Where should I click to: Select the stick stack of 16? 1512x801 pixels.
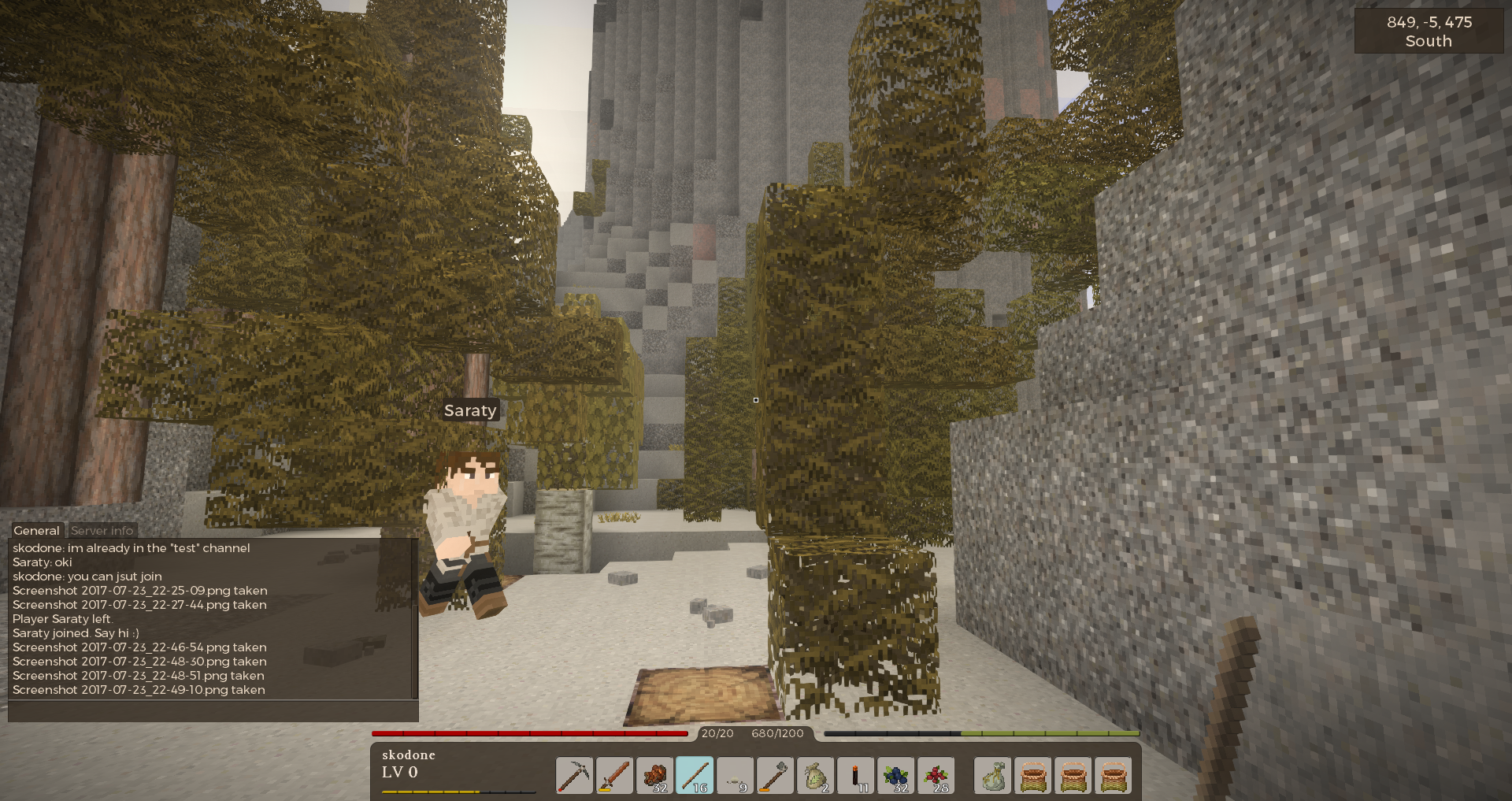[x=695, y=776]
